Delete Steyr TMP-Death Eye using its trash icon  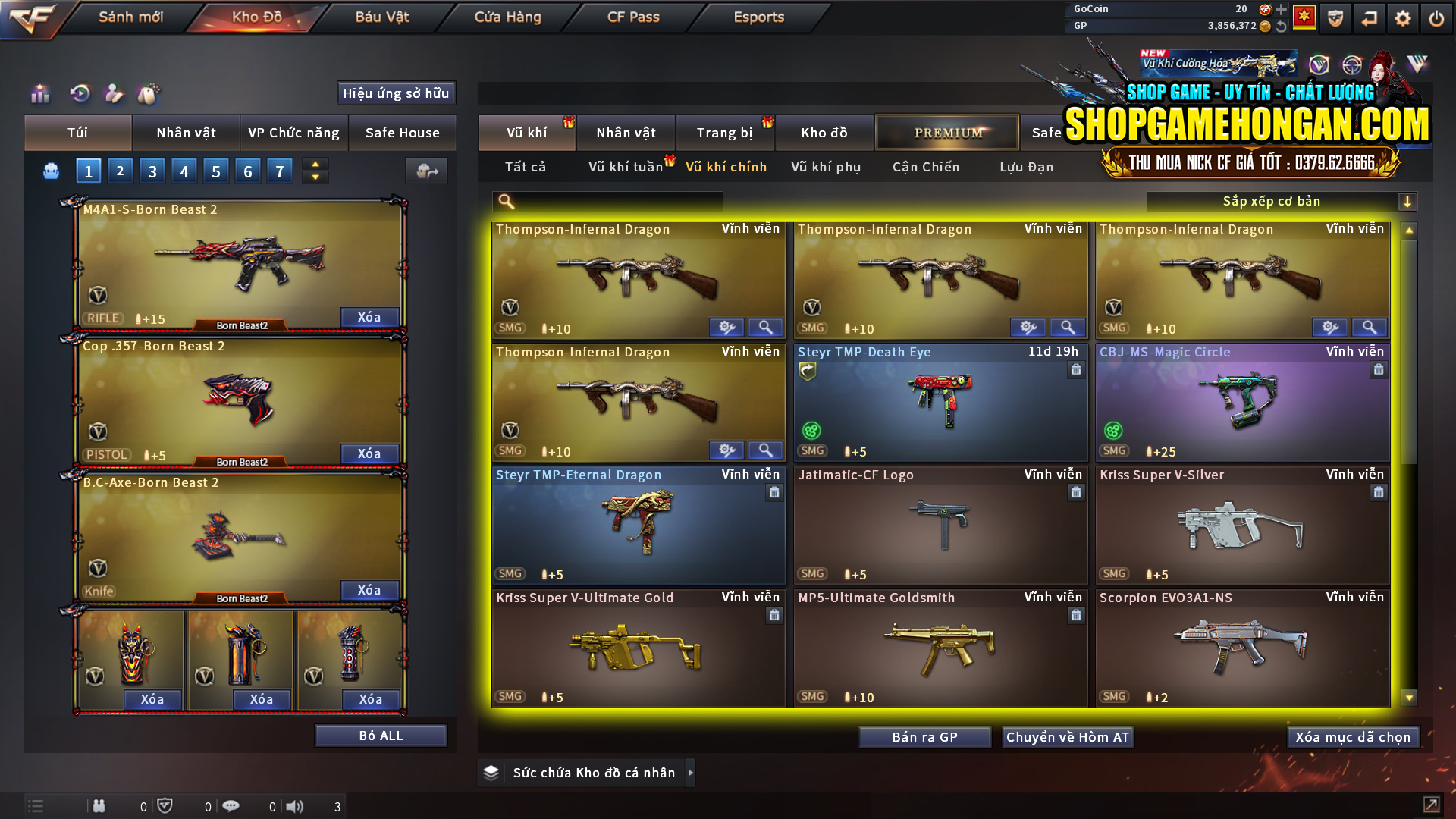[x=1076, y=370]
